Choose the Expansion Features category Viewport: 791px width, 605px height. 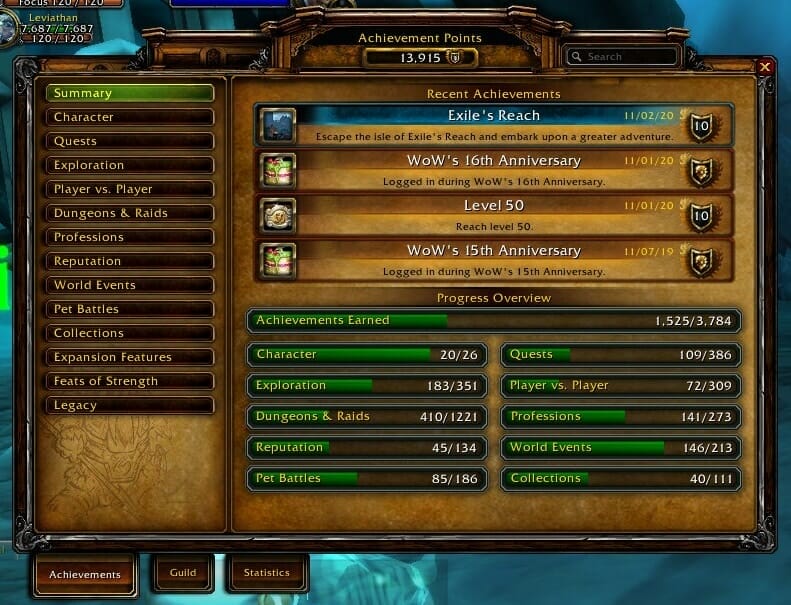129,357
